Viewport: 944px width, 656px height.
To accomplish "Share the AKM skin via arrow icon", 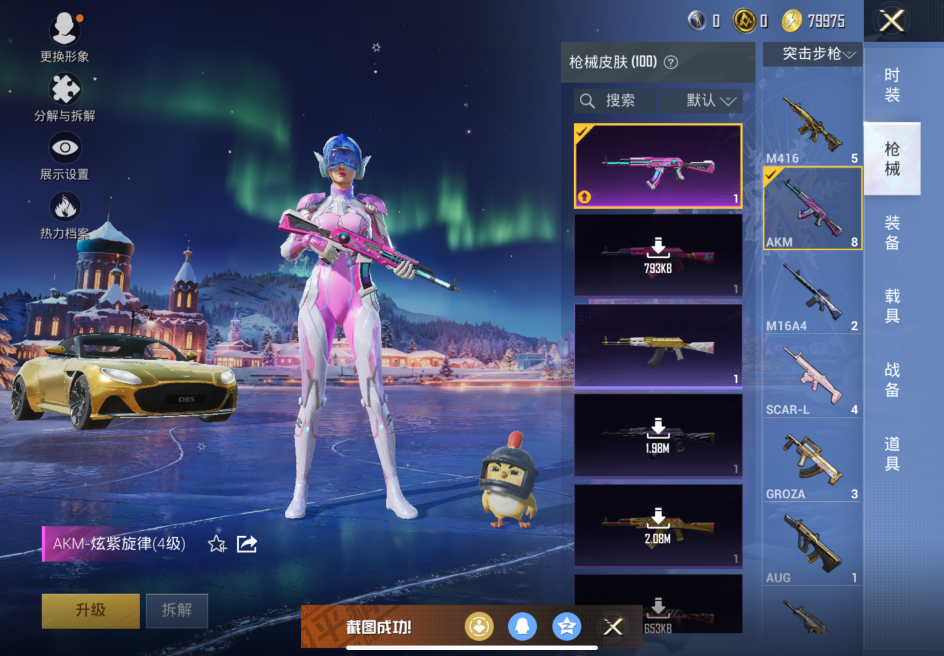I will (x=247, y=544).
